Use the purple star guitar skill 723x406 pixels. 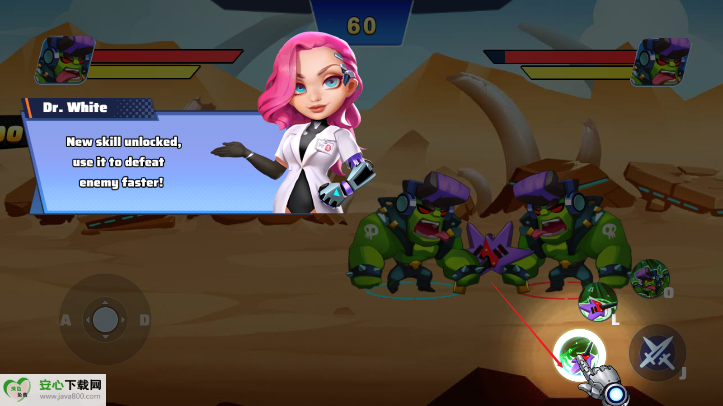596,301
